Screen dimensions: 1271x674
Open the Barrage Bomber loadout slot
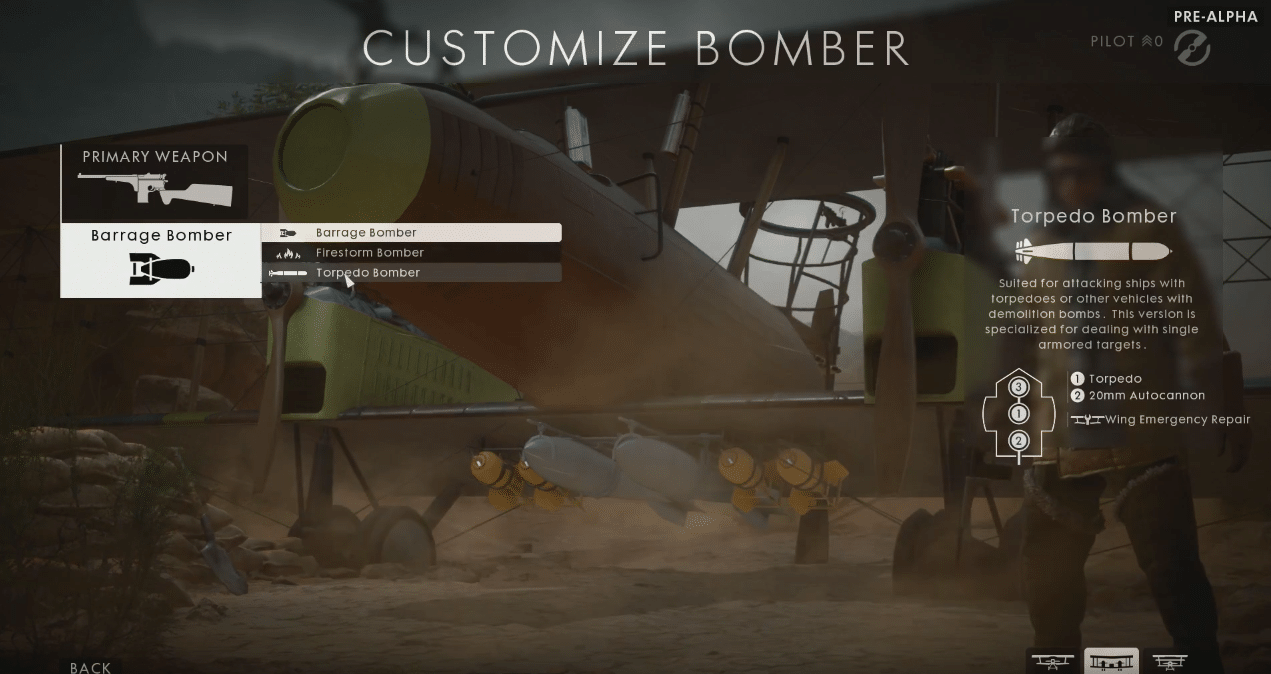tap(161, 260)
